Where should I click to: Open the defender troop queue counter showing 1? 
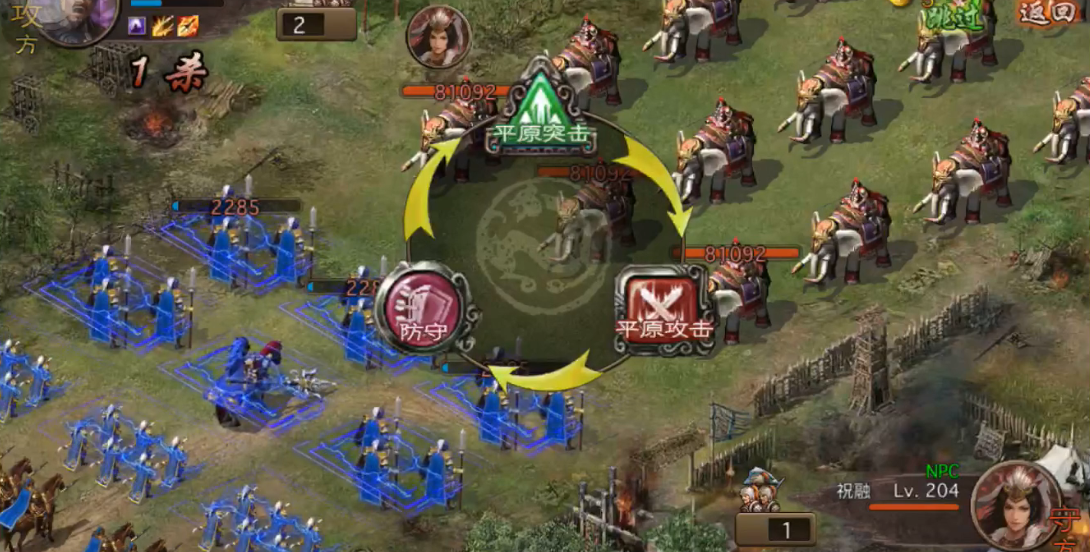pos(775,529)
